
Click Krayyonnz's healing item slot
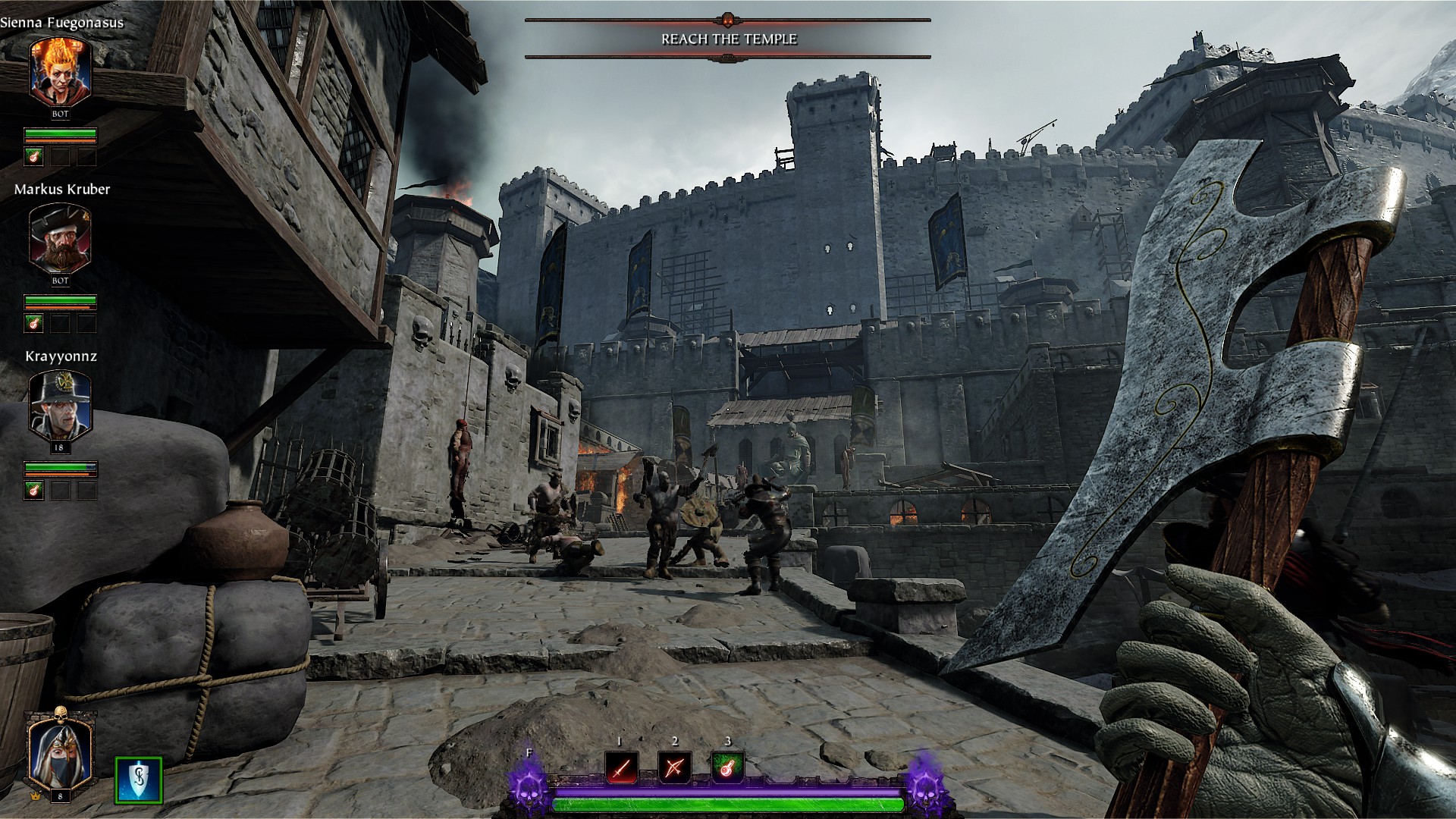33,490
